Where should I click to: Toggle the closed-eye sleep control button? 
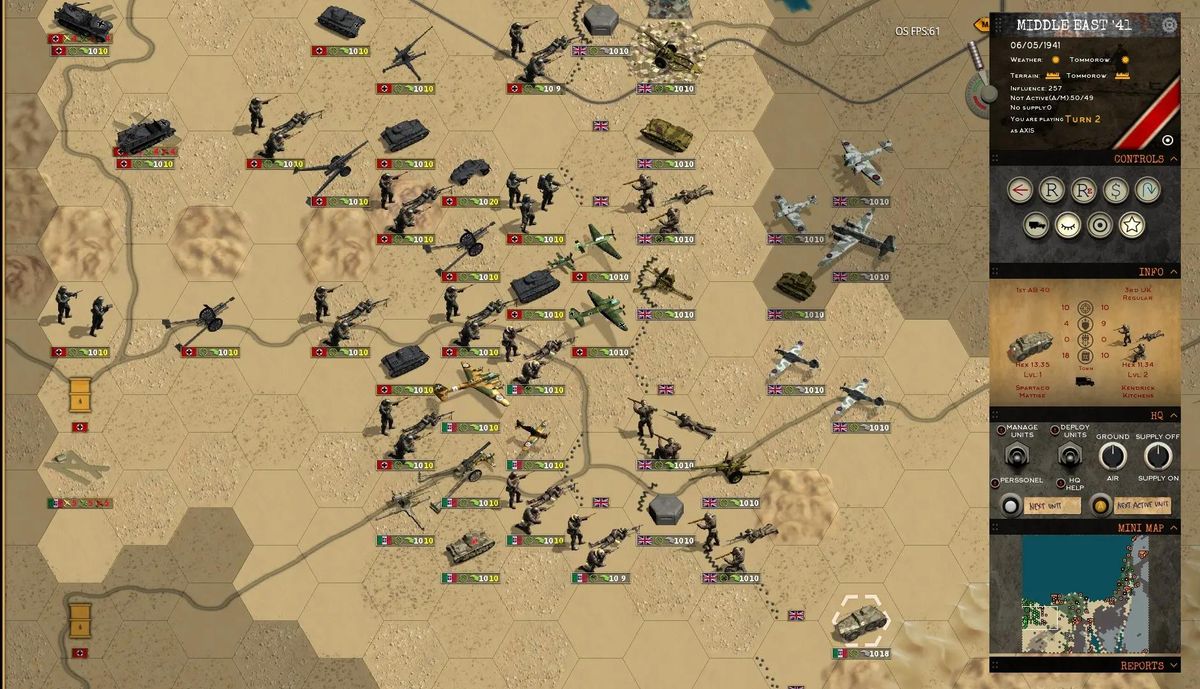coord(1068,226)
